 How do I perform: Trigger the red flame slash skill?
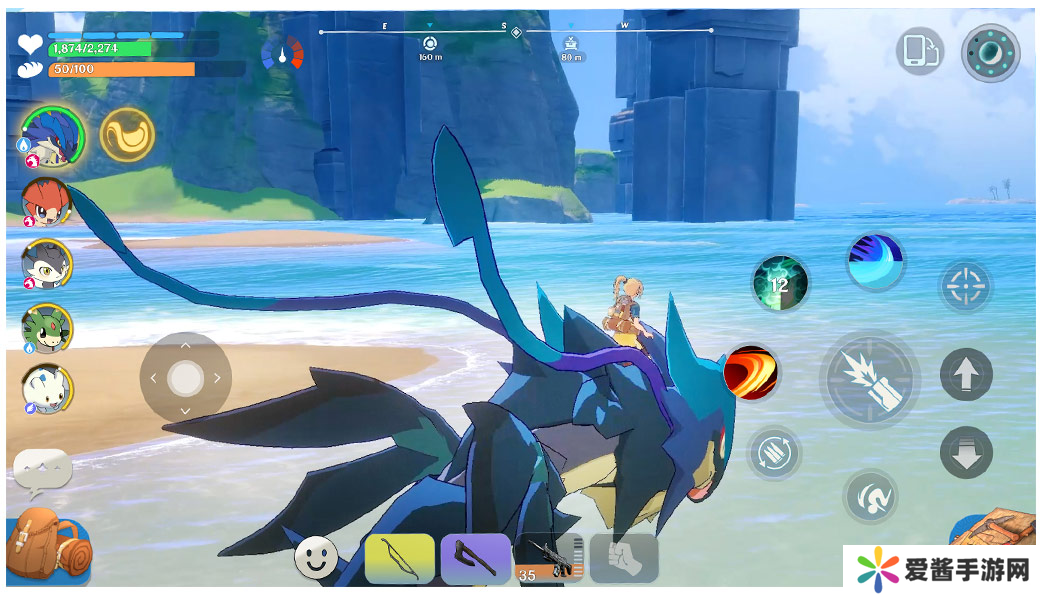tap(751, 373)
